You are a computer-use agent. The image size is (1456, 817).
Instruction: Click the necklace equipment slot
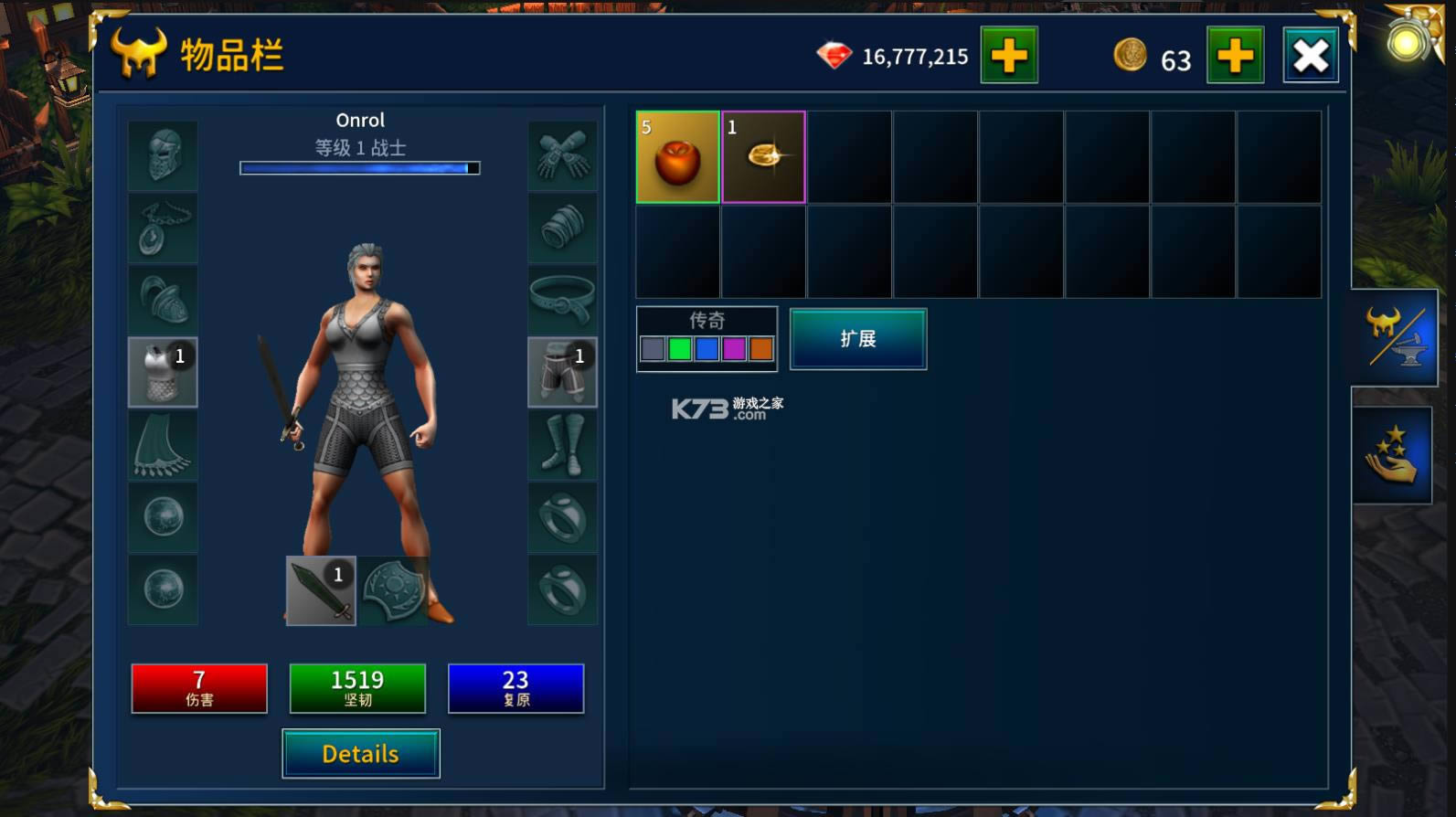pyautogui.click(x=163, y=227)
